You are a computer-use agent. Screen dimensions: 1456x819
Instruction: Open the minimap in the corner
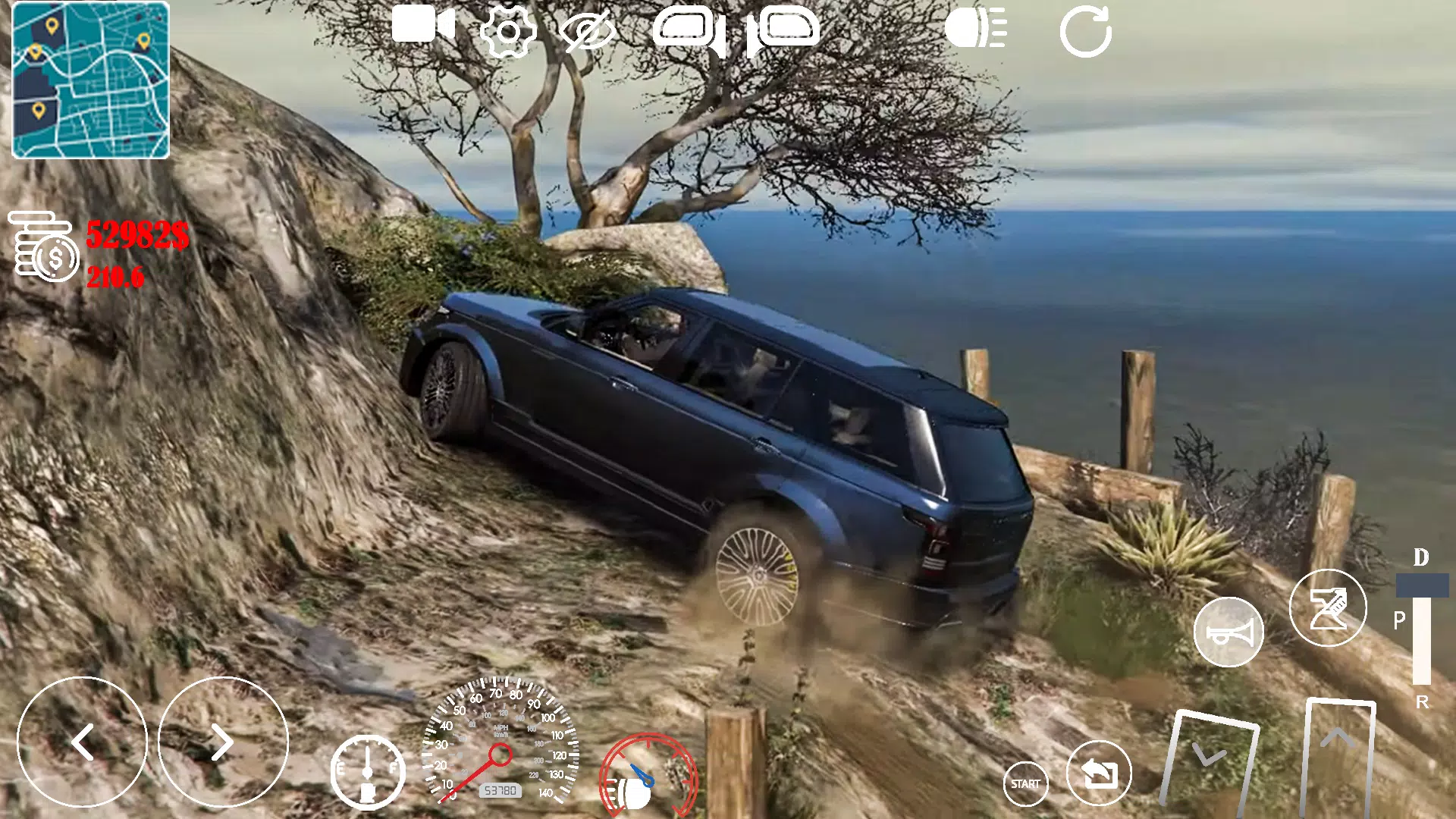tap(91, 83)
